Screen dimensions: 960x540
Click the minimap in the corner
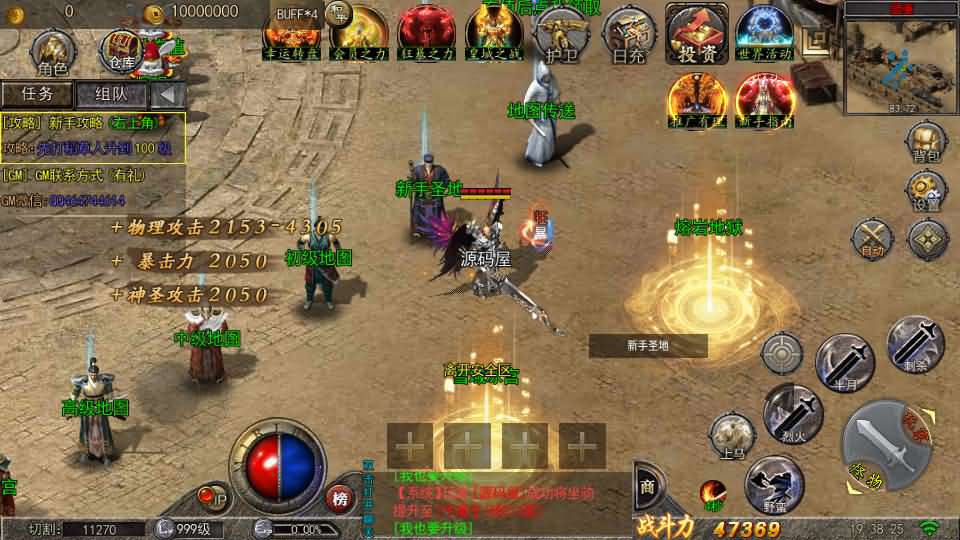coord(900,62)
